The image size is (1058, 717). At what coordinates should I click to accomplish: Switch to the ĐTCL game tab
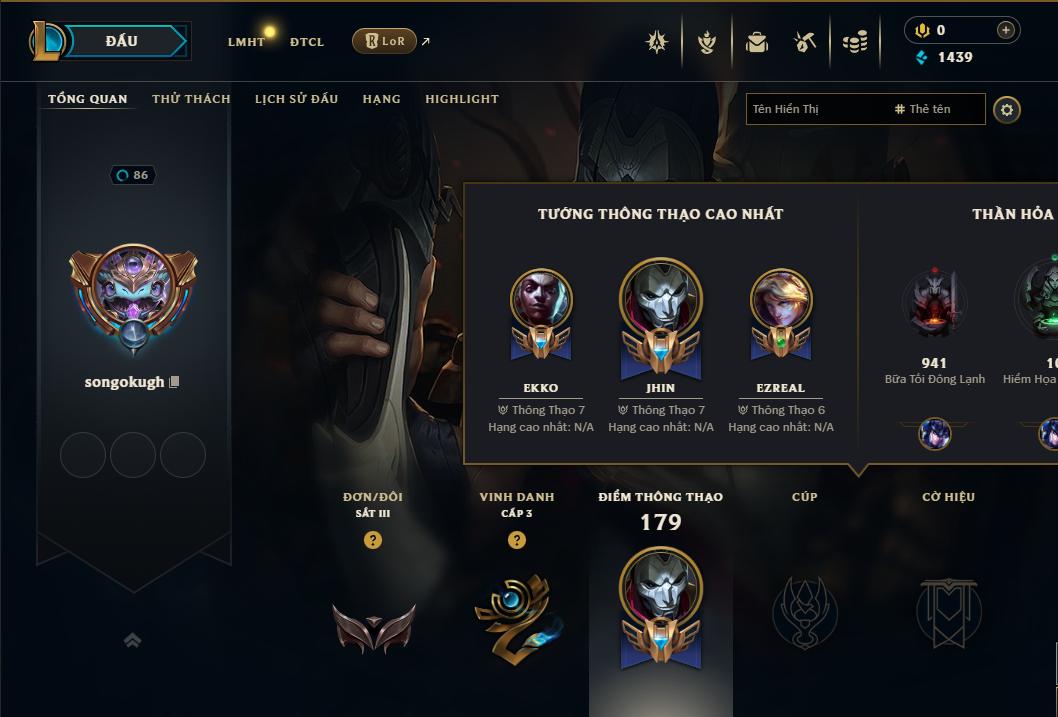click(307, 42)
